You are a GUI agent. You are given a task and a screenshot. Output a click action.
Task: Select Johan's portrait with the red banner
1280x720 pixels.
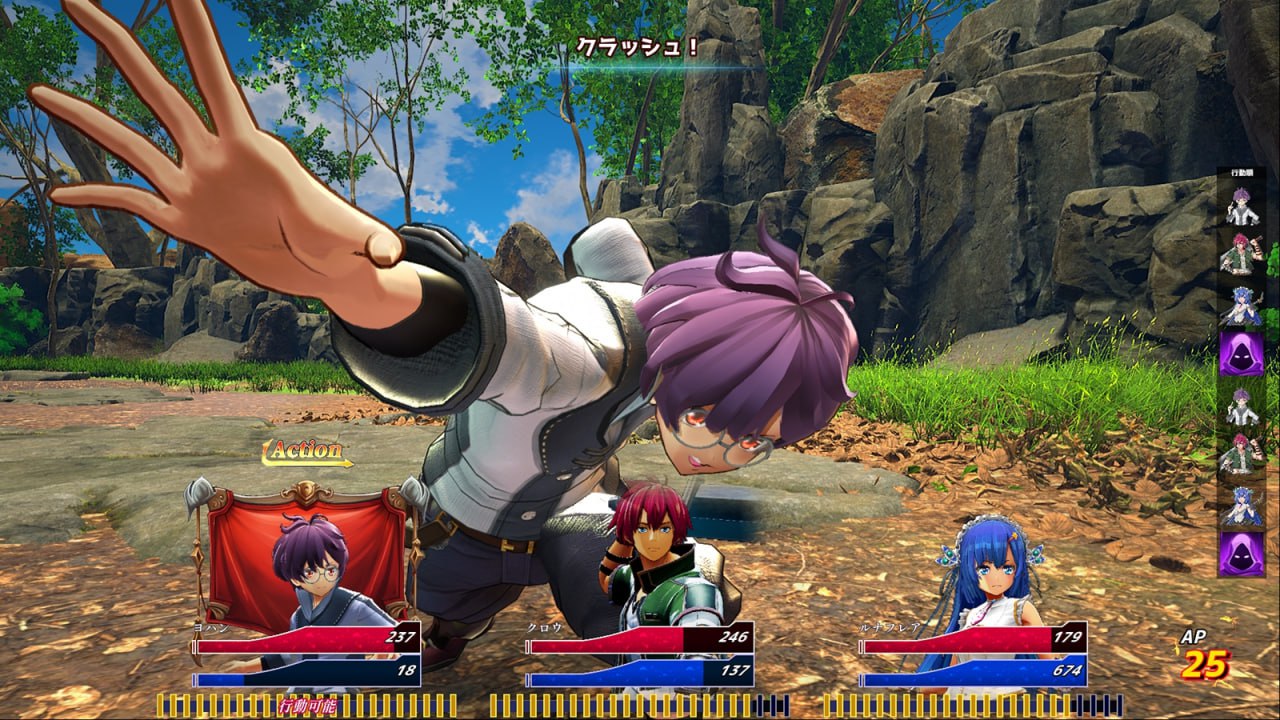pos(307,565)
